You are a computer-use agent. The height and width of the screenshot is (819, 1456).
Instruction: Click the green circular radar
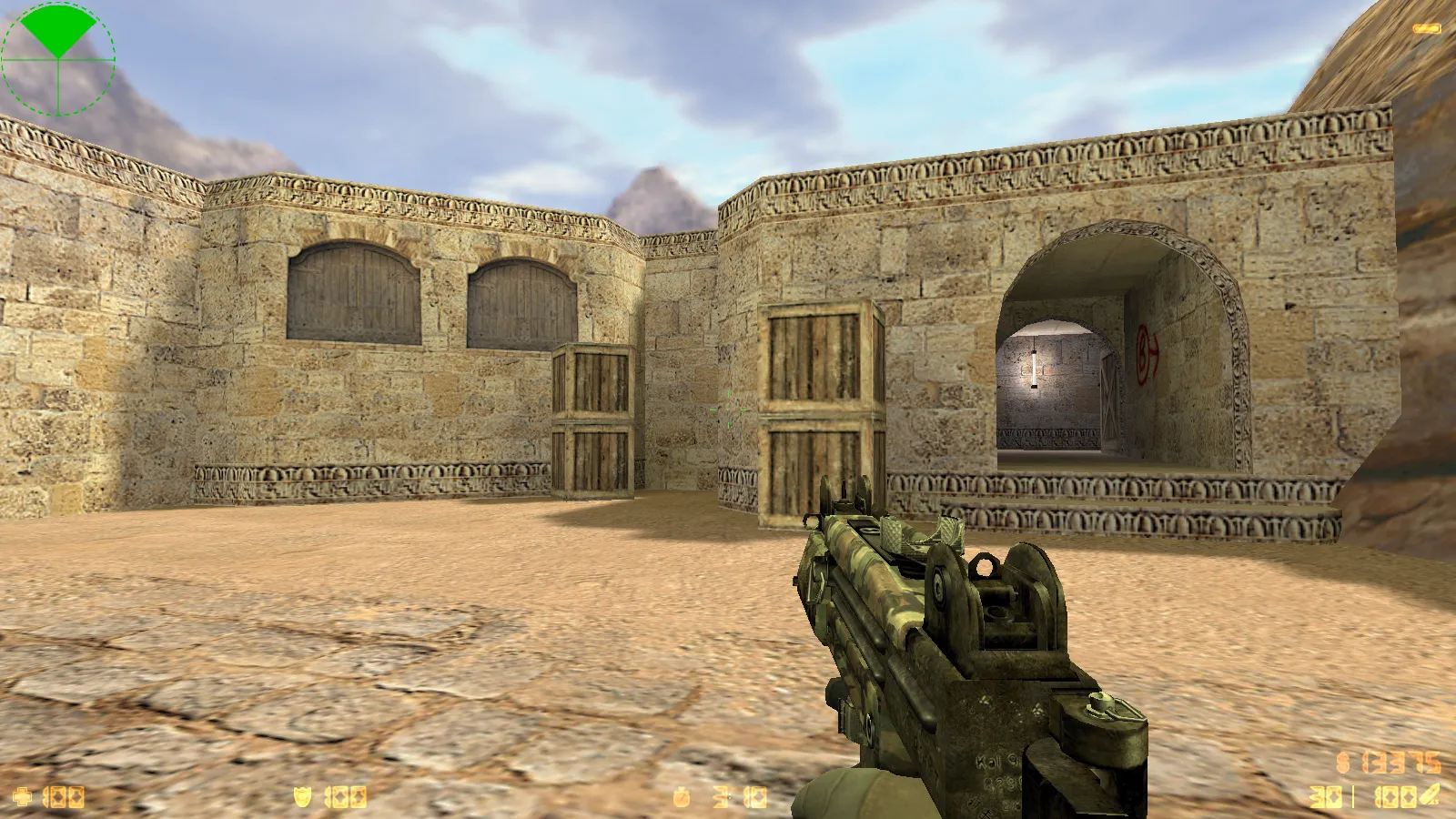point(58,58)
